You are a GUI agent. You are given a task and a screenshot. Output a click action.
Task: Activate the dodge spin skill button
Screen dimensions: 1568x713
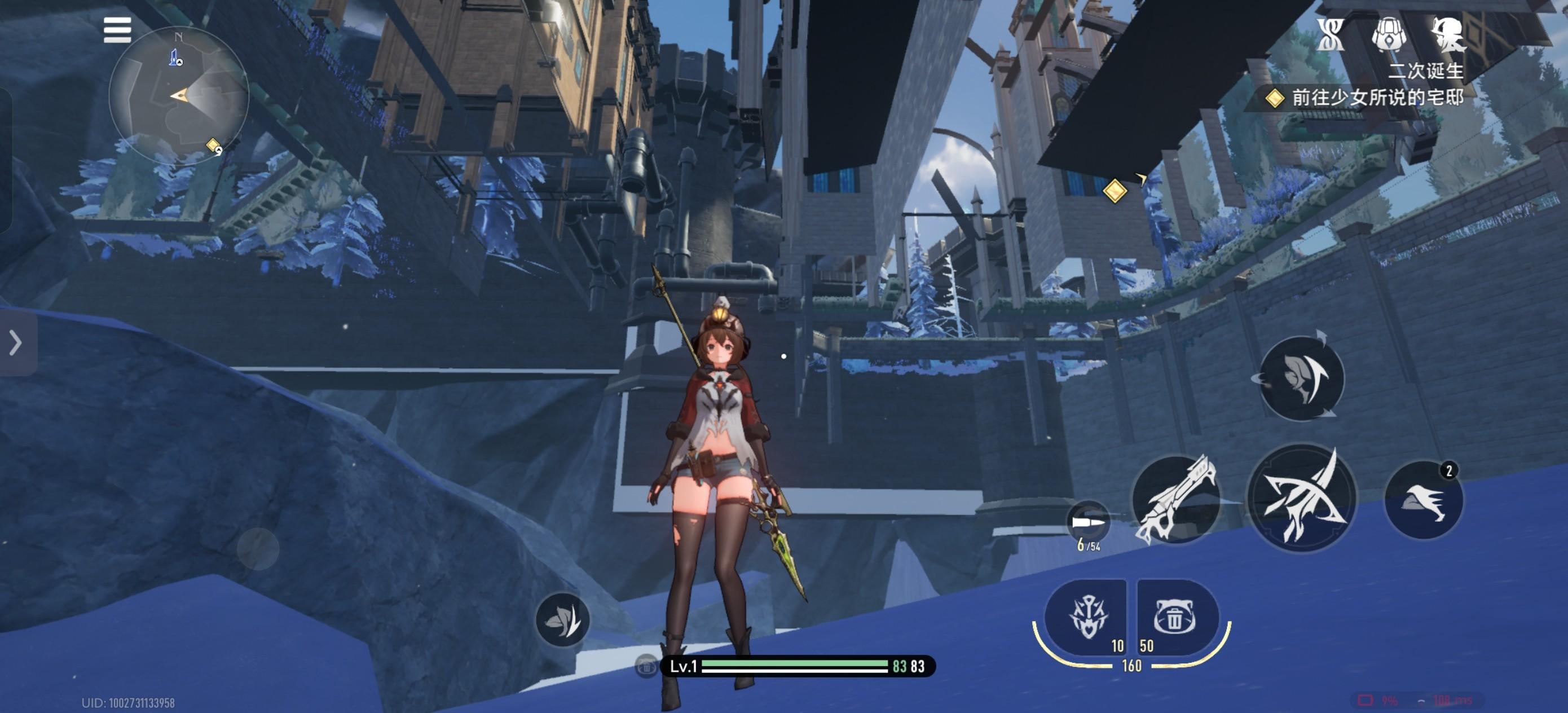[1301, 378]
